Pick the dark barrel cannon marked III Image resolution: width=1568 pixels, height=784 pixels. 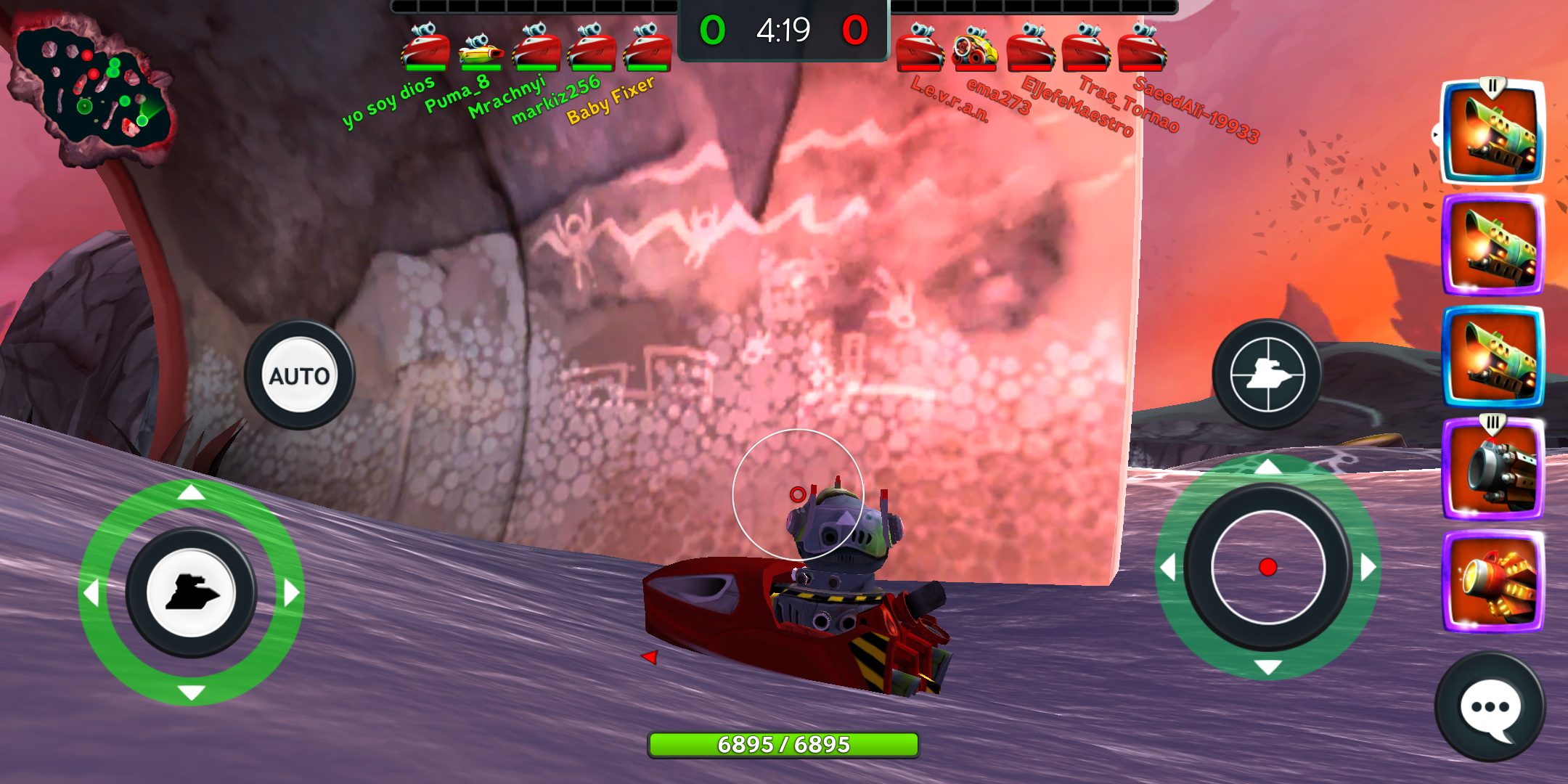pos(1493,469)
